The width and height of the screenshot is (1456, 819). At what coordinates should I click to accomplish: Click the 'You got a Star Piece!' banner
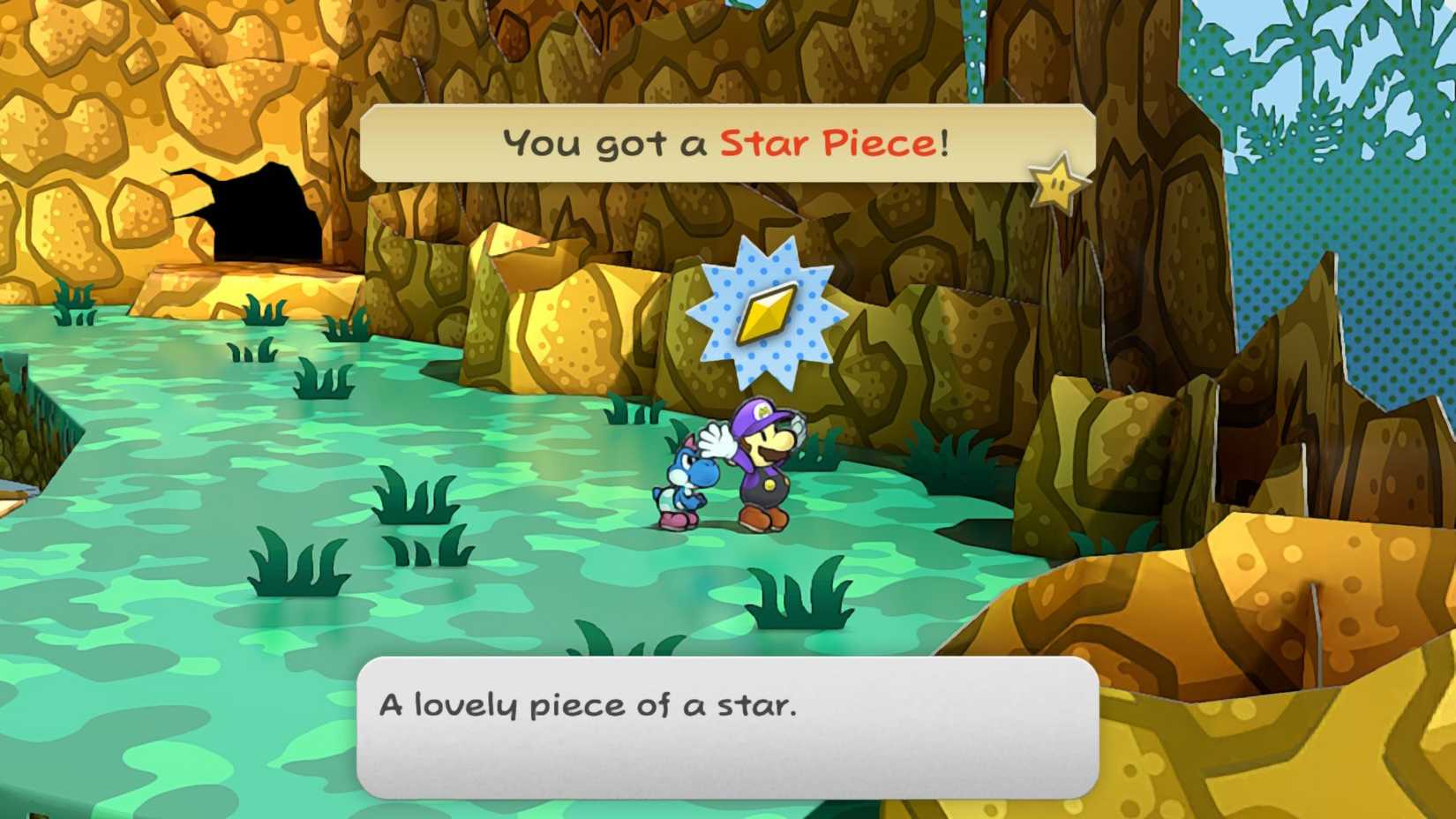(x=724, y=139)
